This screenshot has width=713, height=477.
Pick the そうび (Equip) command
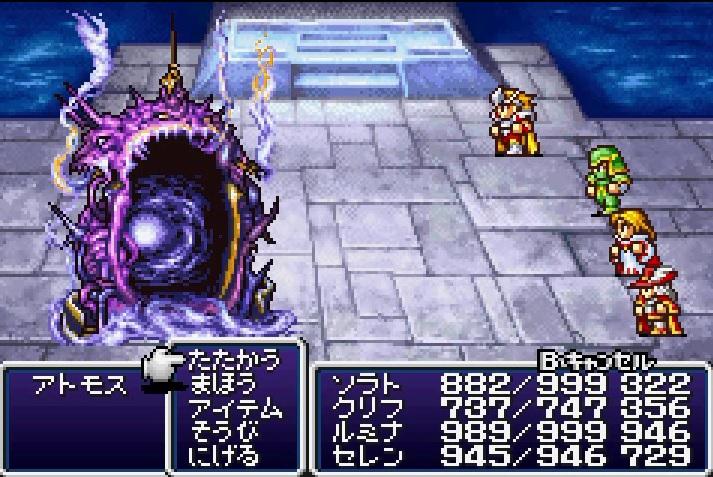[222, 432]
